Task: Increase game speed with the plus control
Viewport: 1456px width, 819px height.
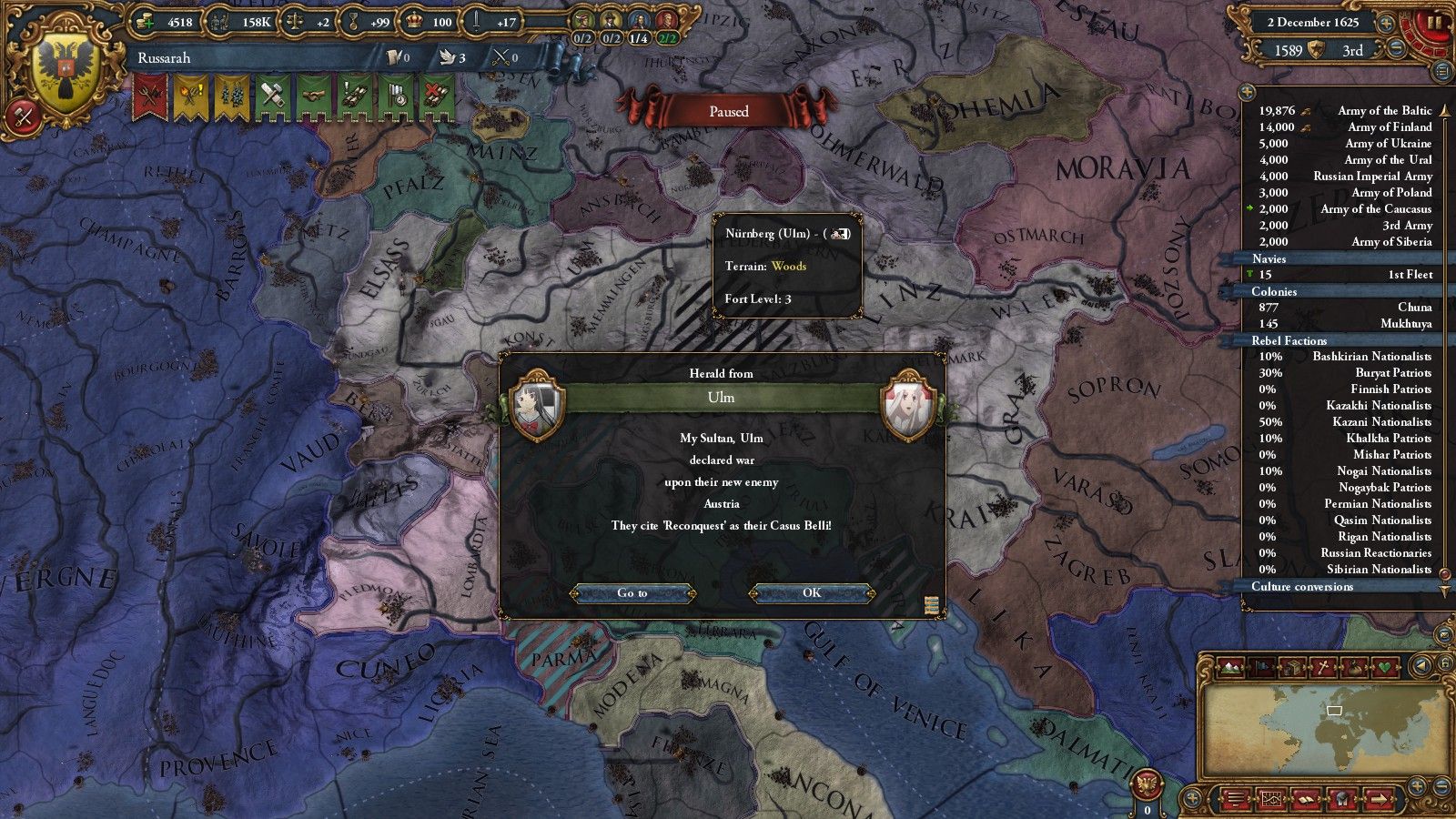Action: tap(1386, 23)
